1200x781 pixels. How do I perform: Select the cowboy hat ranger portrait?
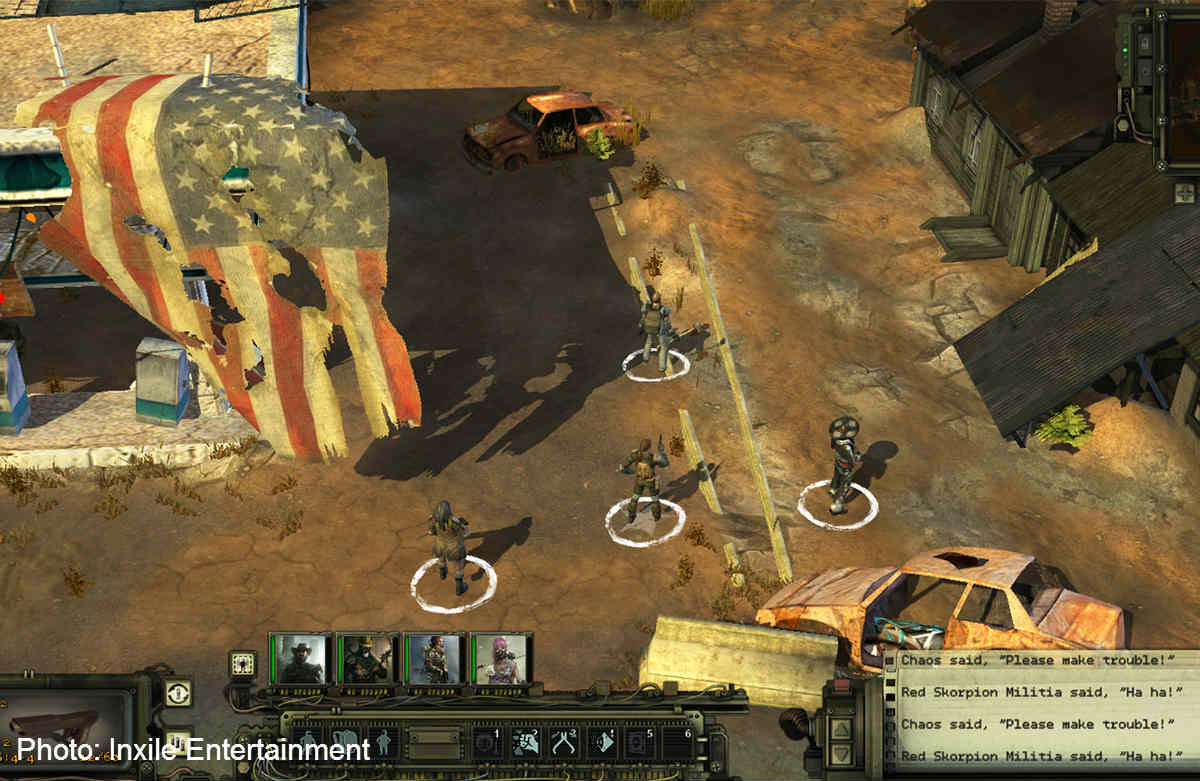[x=300, y=658]
